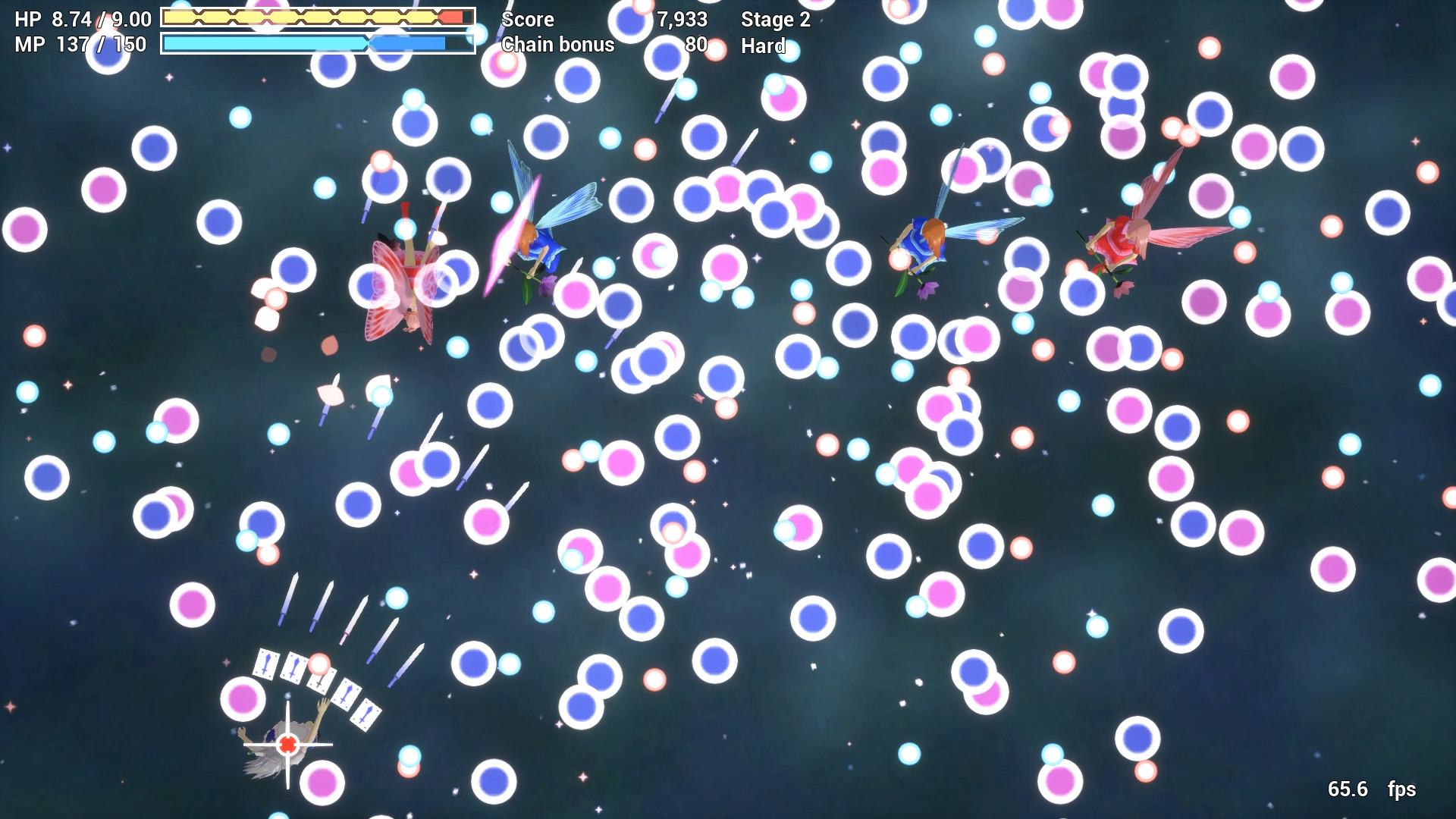Click the cyan MP gauge bar
Image resolution: width=1456 pixels, height=819 pixels.
tap(265, 43)
